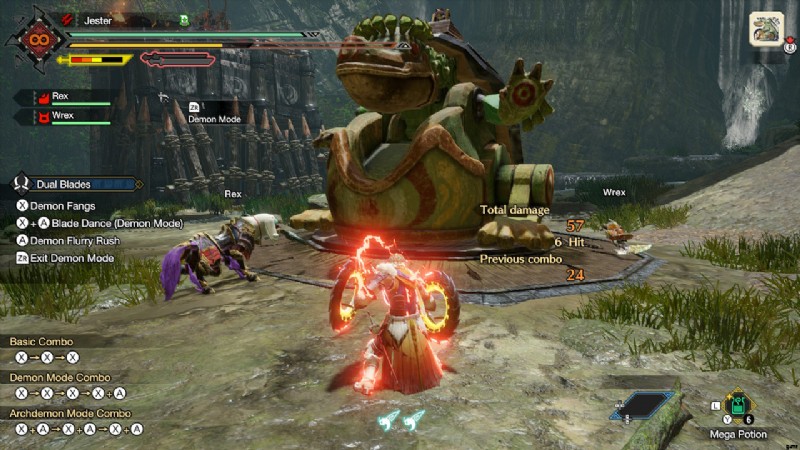This screenshot has width=800, height=450.
Task: Choose the Blade Dance (Demon Mode) entry
Action: (100, 223)
